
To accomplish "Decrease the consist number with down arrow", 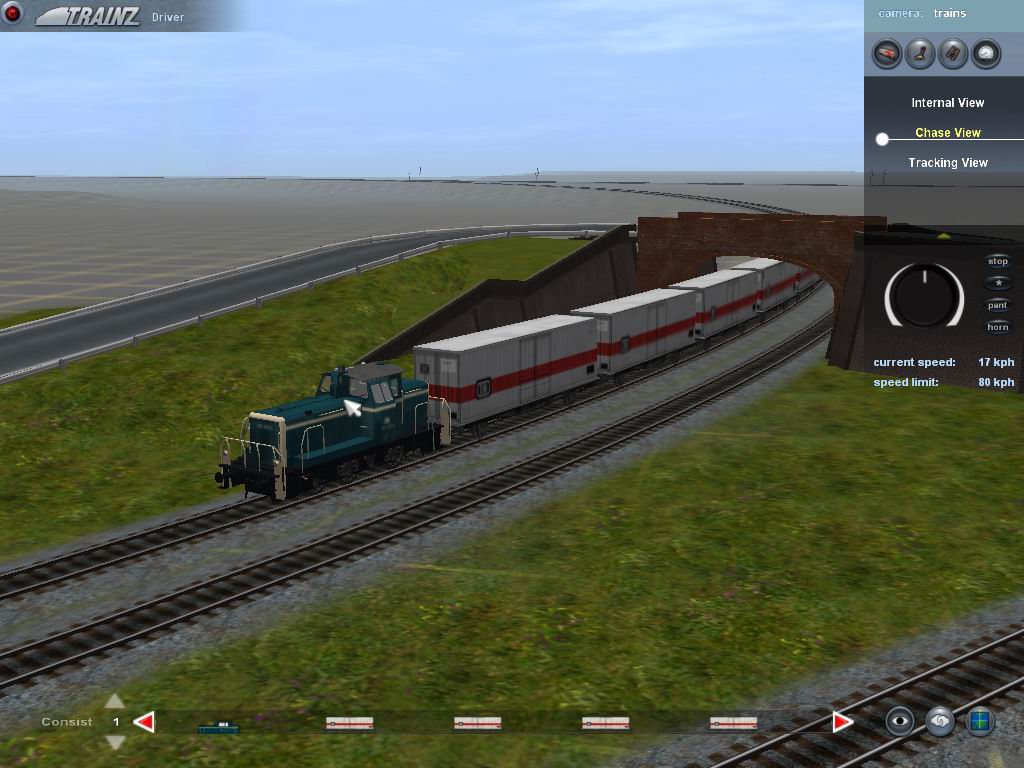I will (x=115, y=742).
